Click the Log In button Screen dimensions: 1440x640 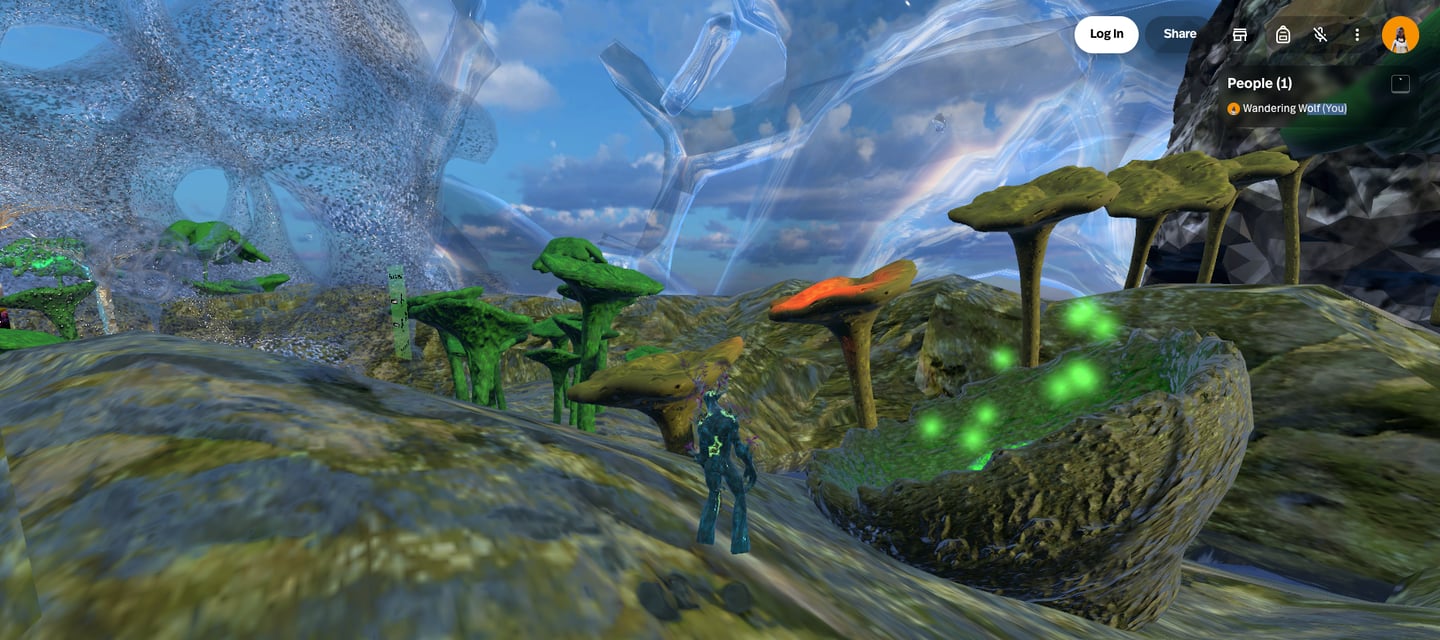[1106, 34]
